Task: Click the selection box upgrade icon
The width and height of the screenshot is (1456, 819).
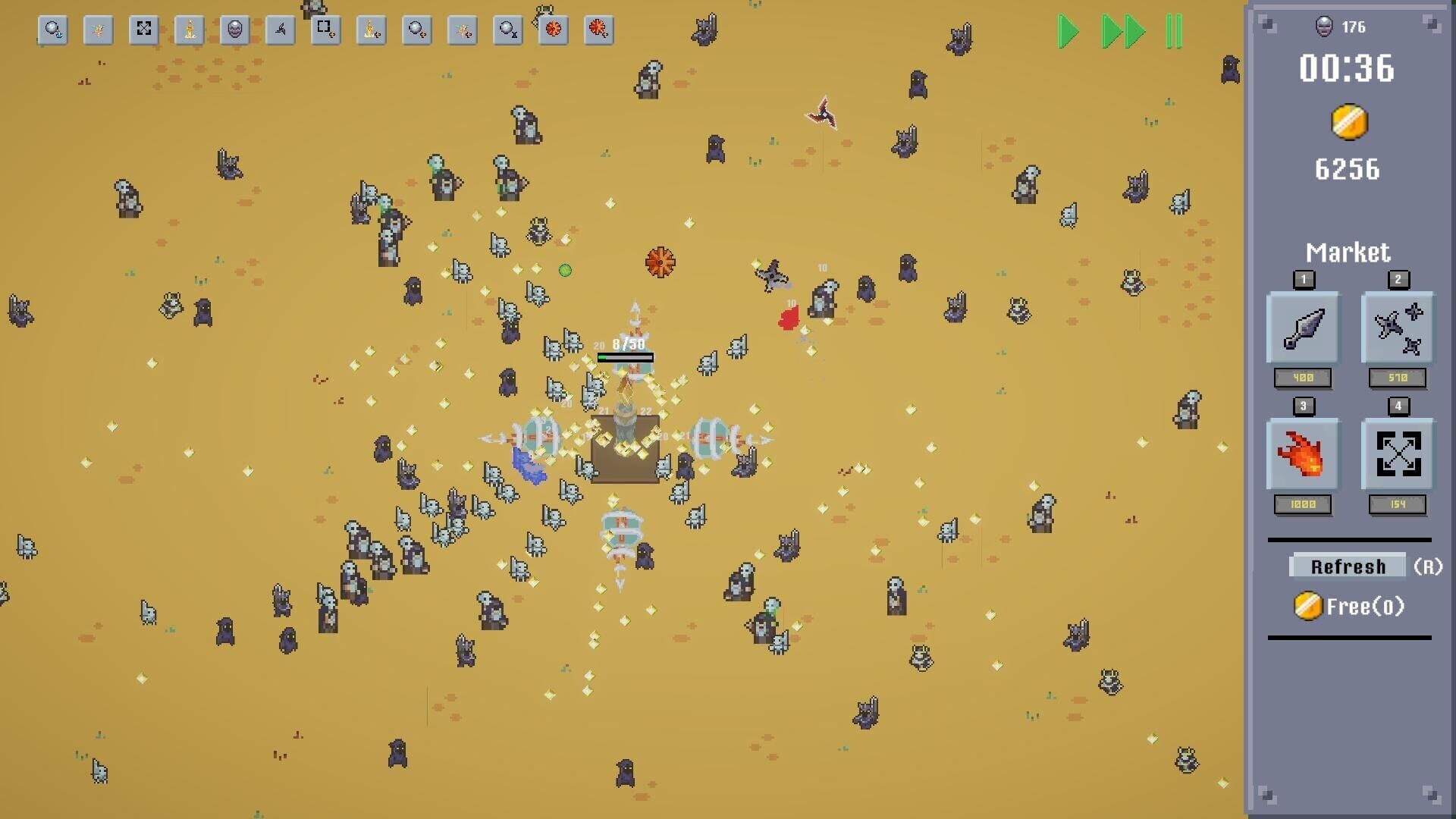Action: pyautogui.click(x=325, y=30)
